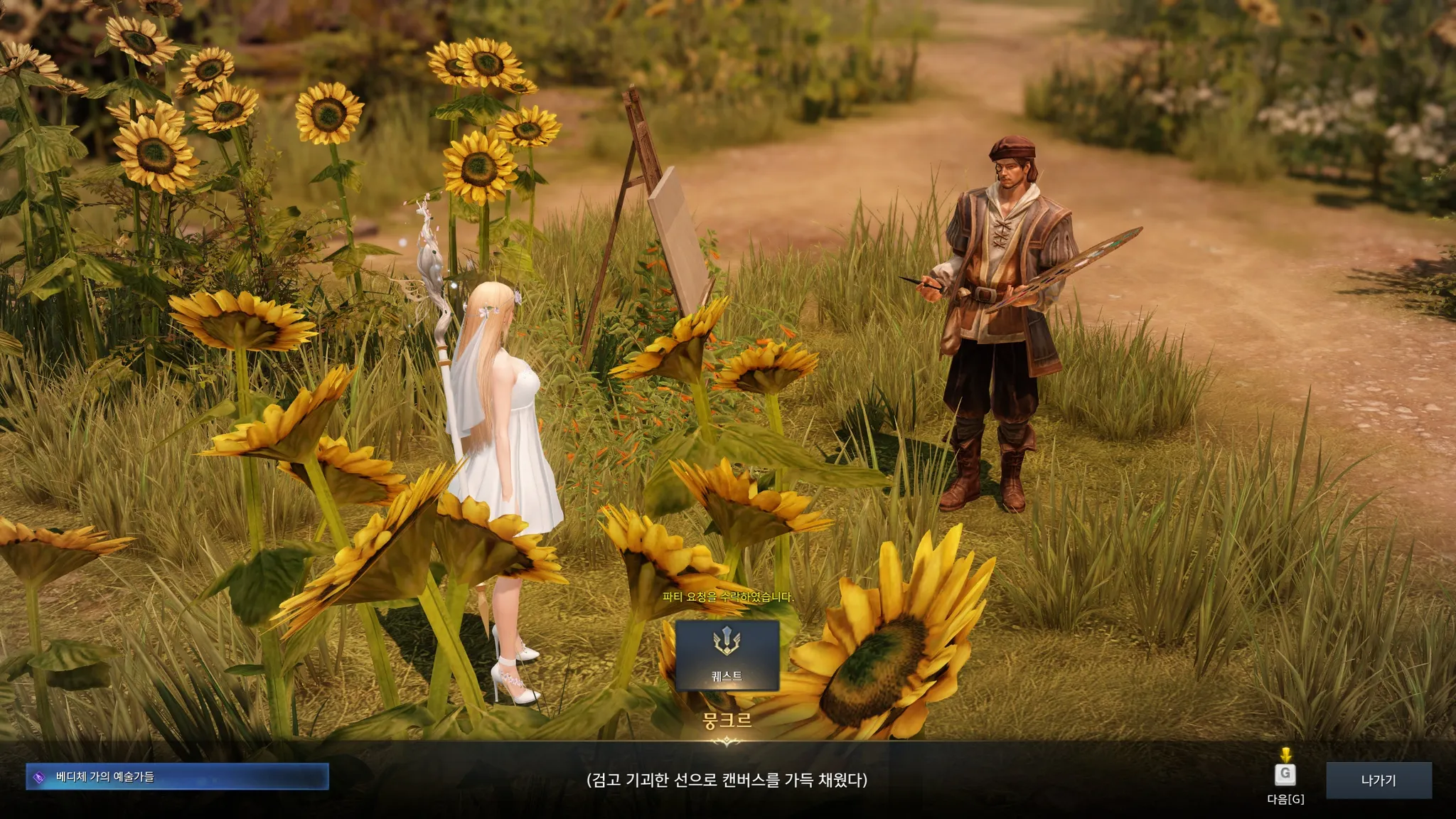Select the 베디체 가의 예술가들 quest banner

pos(177,776)
